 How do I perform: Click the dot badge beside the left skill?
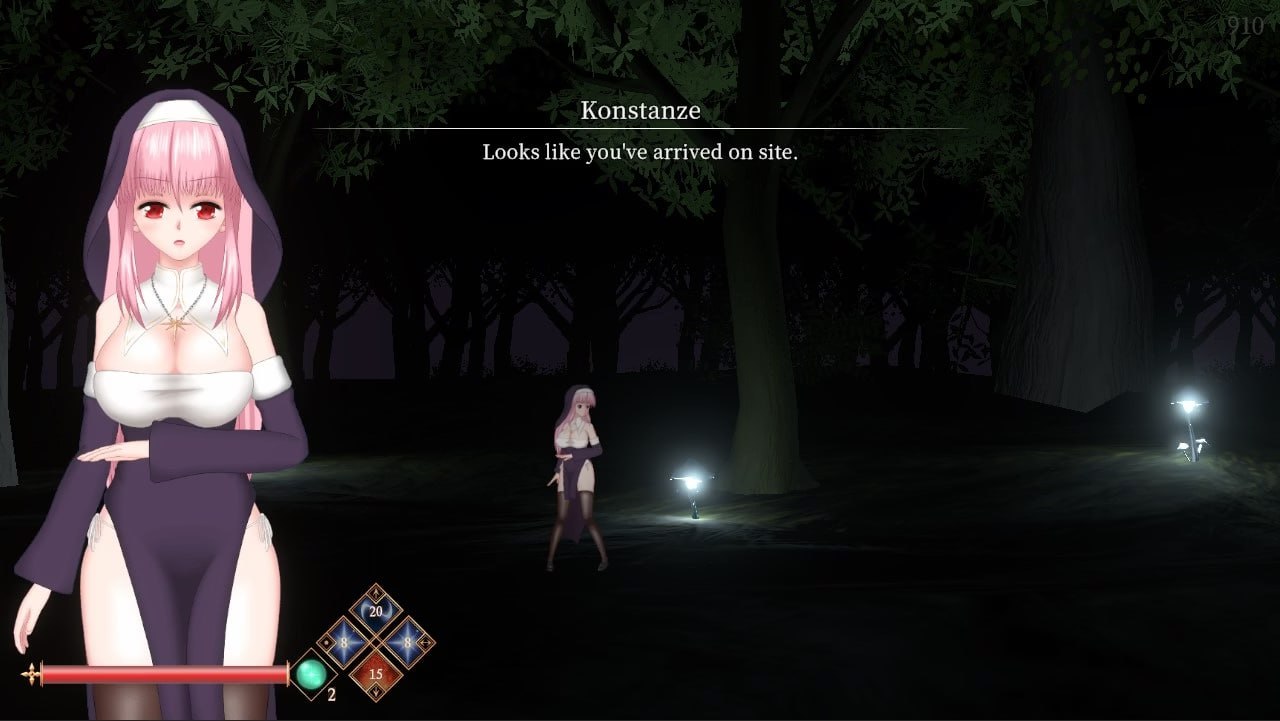[x=326, y=643]
